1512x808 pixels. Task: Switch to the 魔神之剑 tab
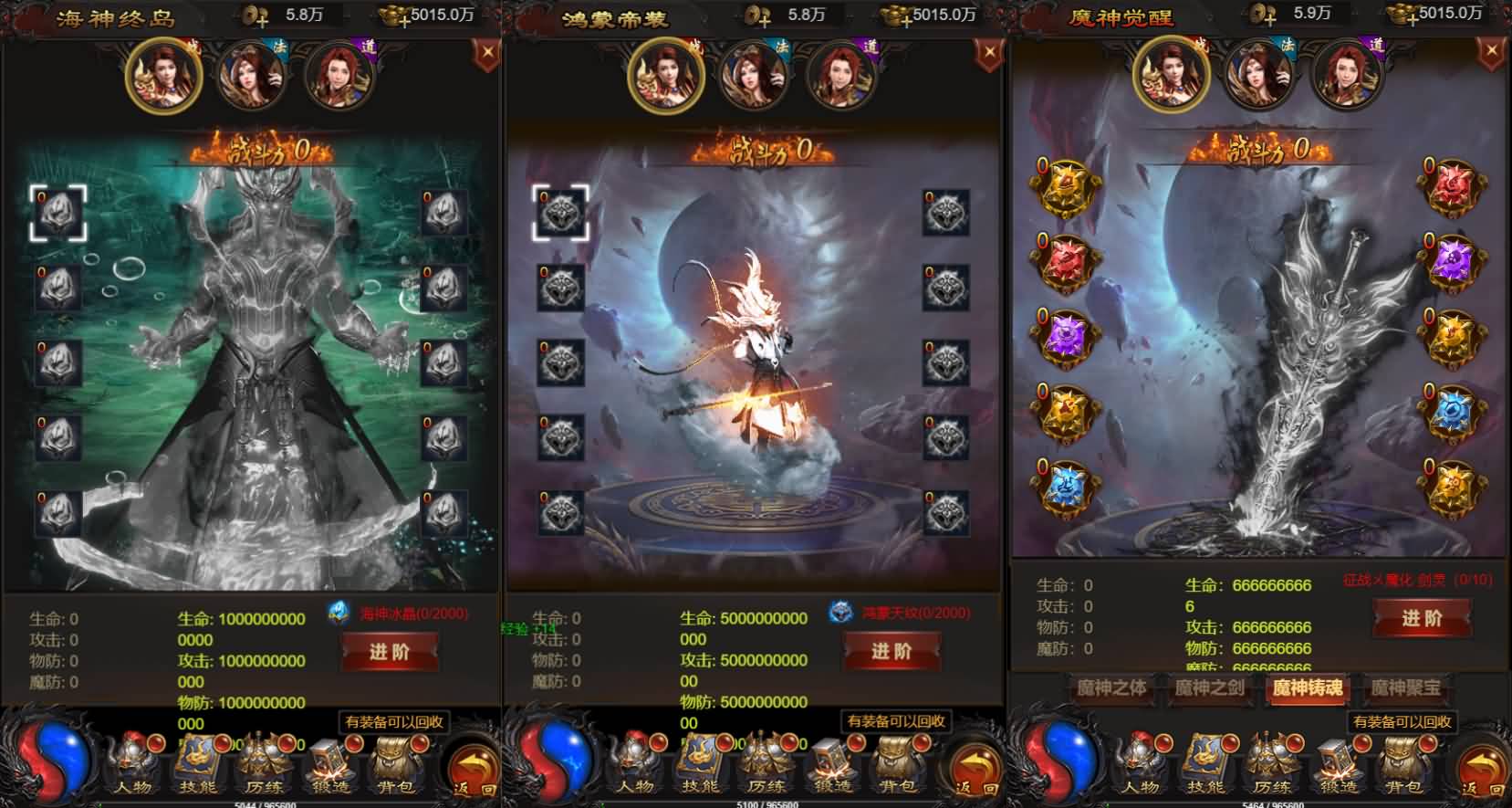click(1209, 691)
